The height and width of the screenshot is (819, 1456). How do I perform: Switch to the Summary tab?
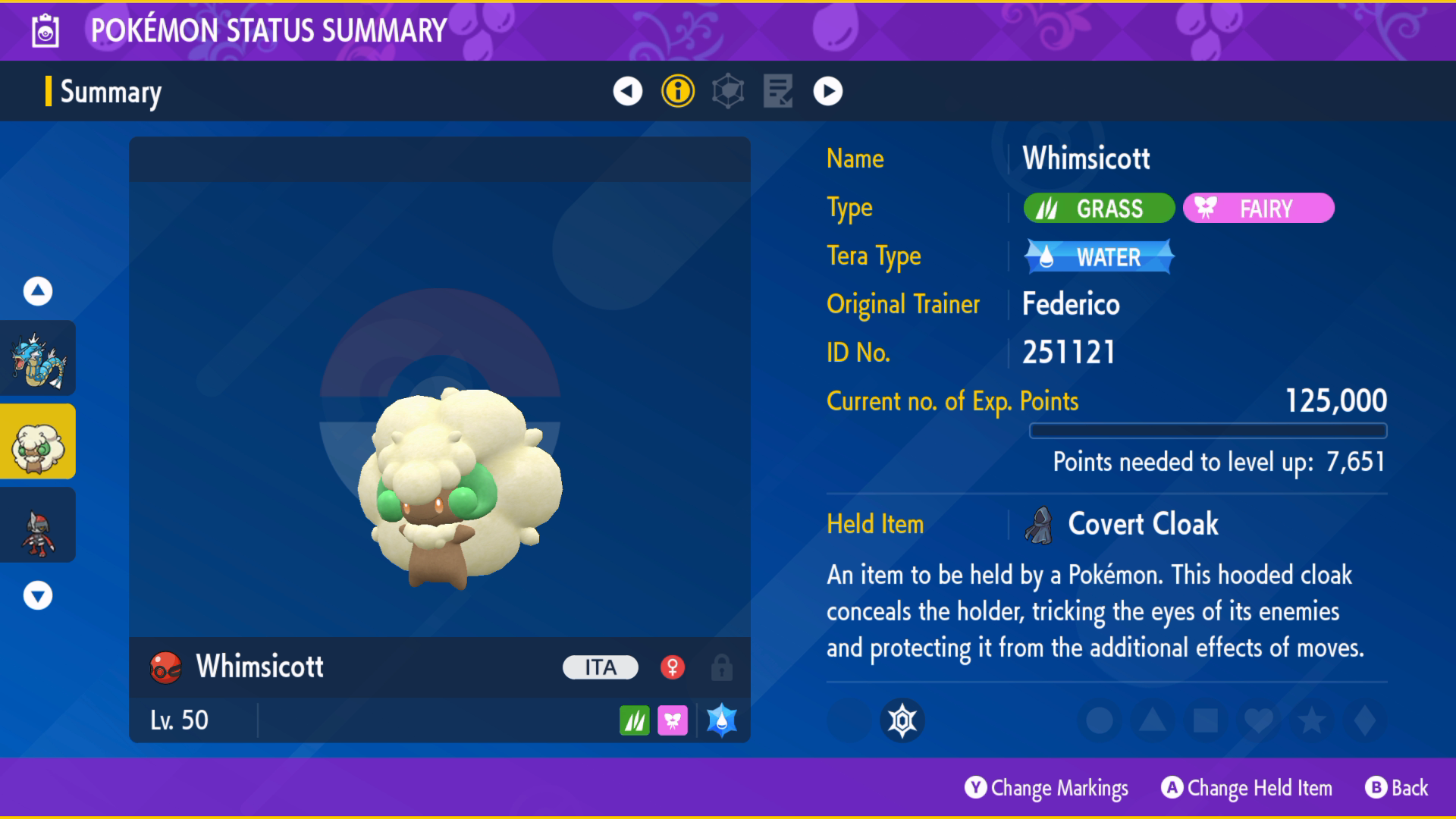(x=110, y=93)
